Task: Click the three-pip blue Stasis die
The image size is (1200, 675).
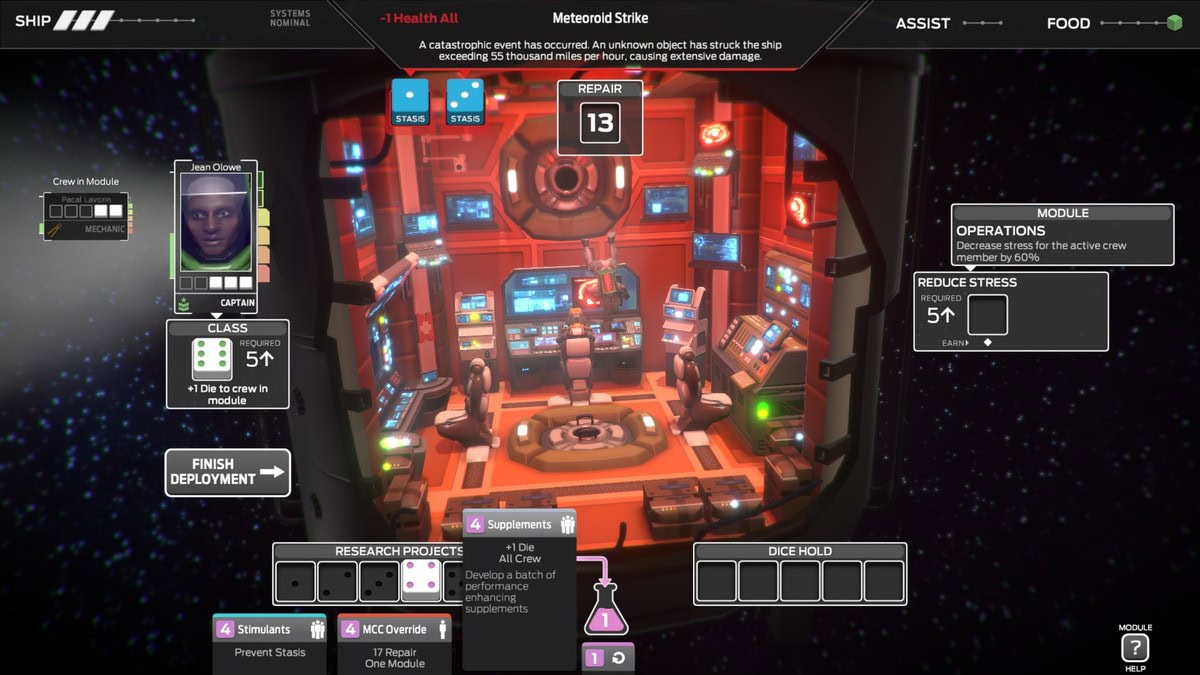Action: [x=465, y=102]
